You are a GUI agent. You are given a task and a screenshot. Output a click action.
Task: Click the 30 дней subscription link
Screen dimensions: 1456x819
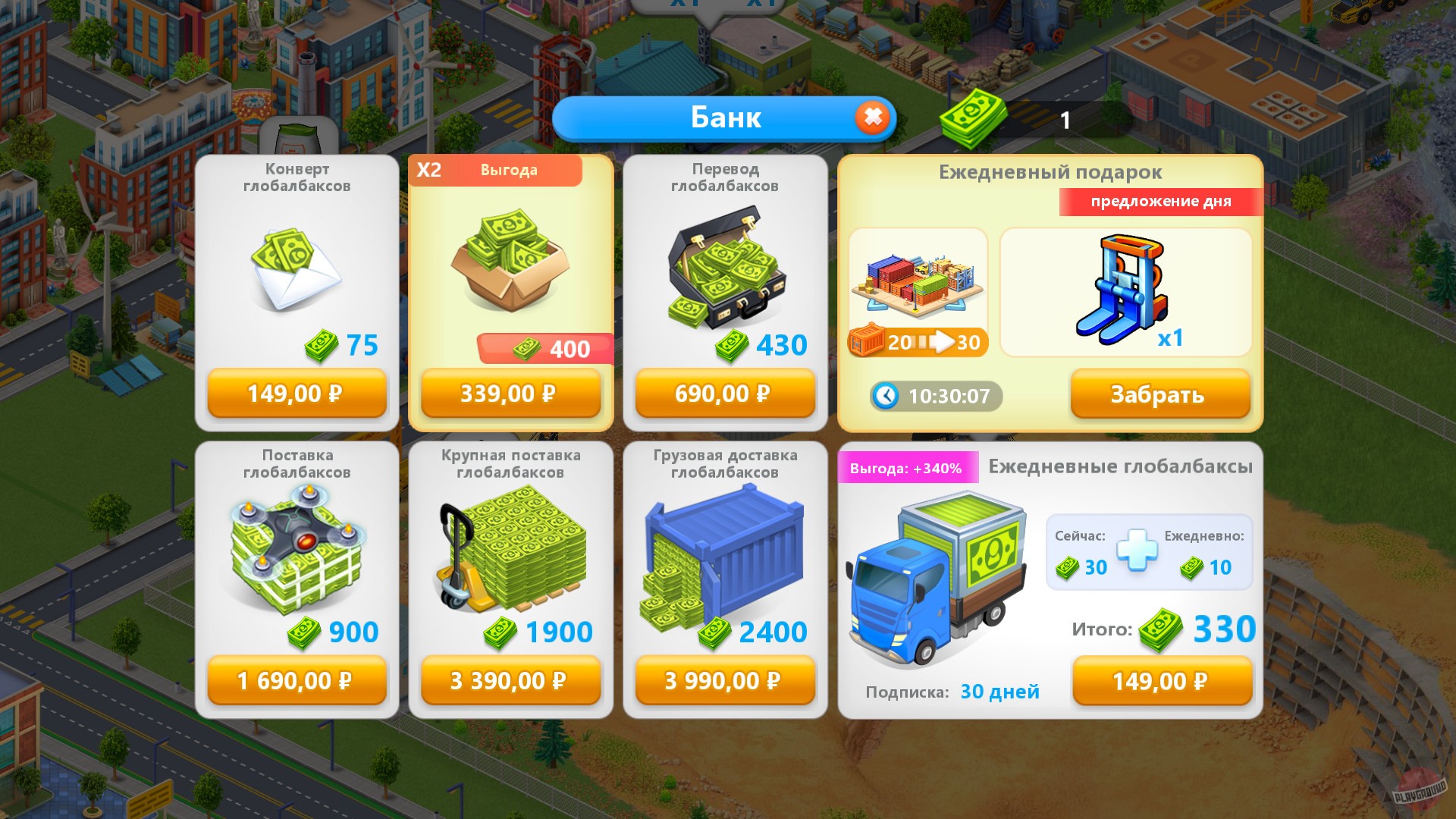pos(999,691)
